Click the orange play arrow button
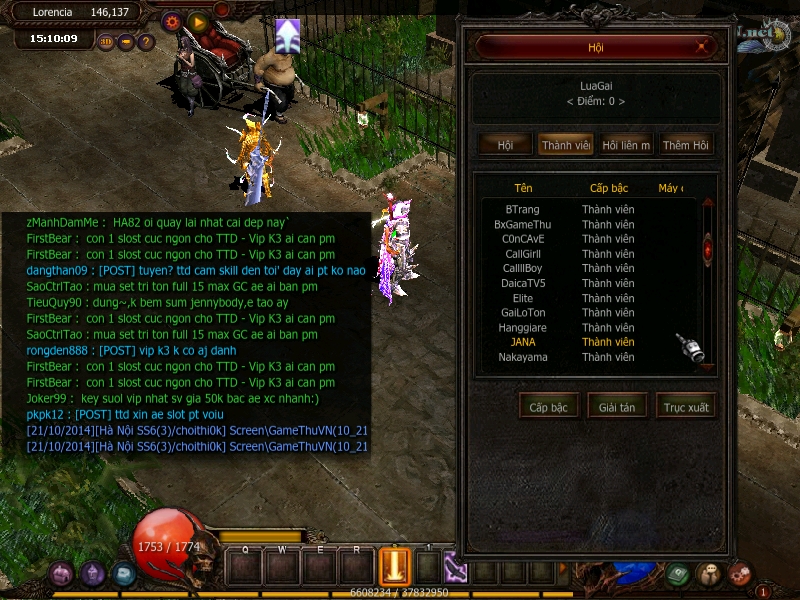The image size is (800, 600). point(197,21)
